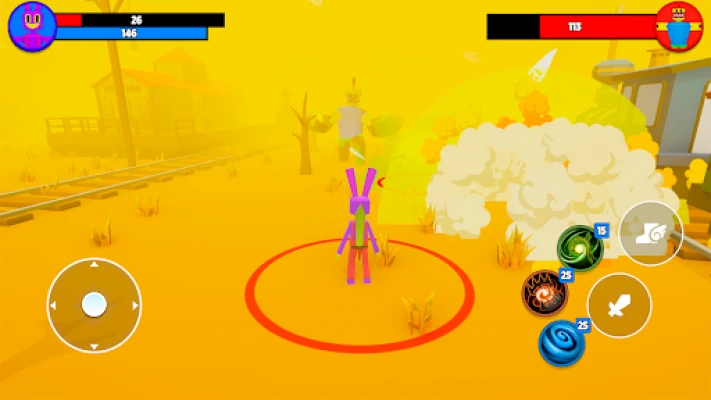Tap the sword attack button
Viewport: 711px width, 400px height.
(x=619, y=306)
